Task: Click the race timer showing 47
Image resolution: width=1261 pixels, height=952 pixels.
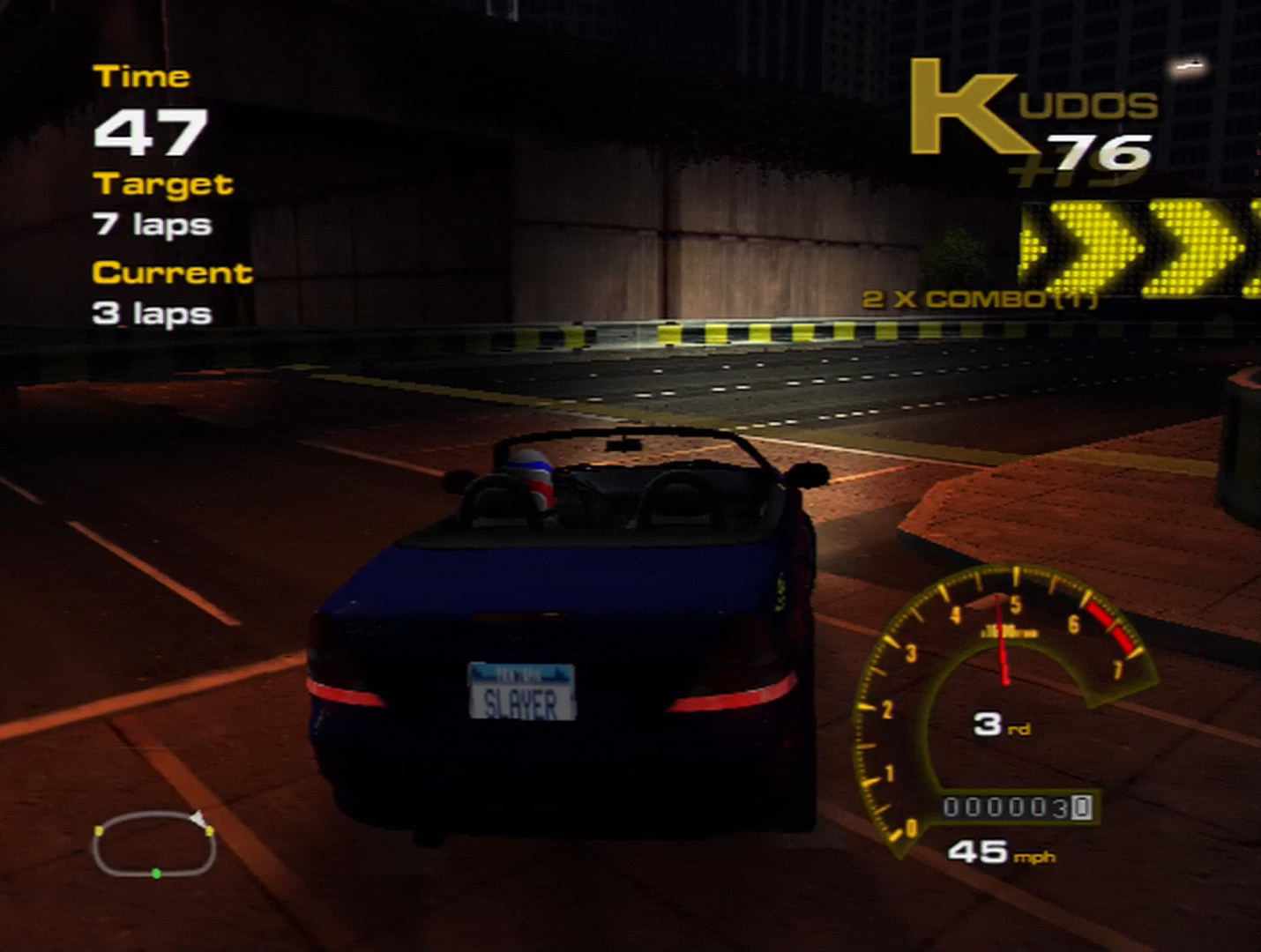Action: pyautogui.click(x=150, y=130)
